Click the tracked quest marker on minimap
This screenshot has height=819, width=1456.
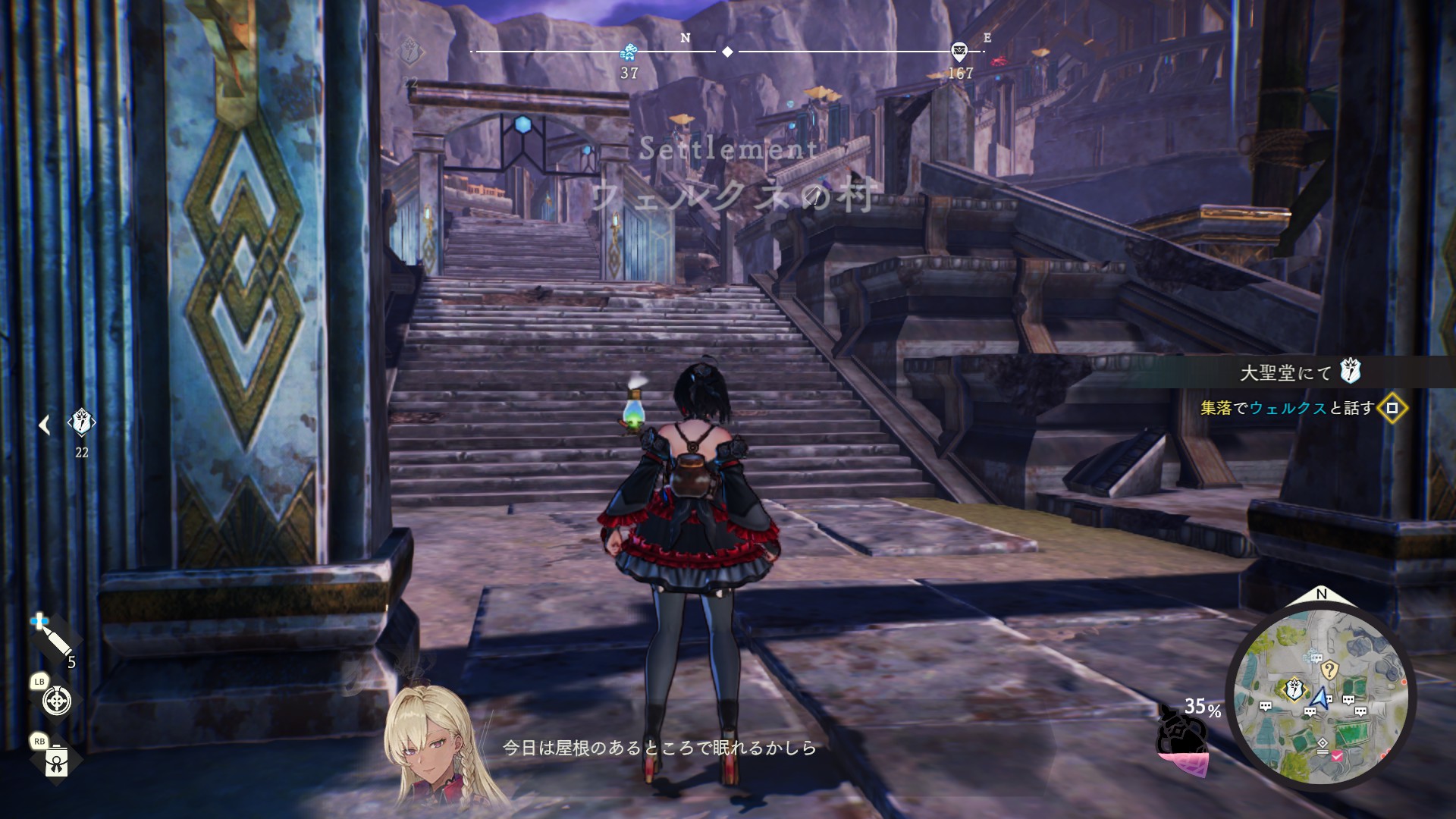(1293, 689)
